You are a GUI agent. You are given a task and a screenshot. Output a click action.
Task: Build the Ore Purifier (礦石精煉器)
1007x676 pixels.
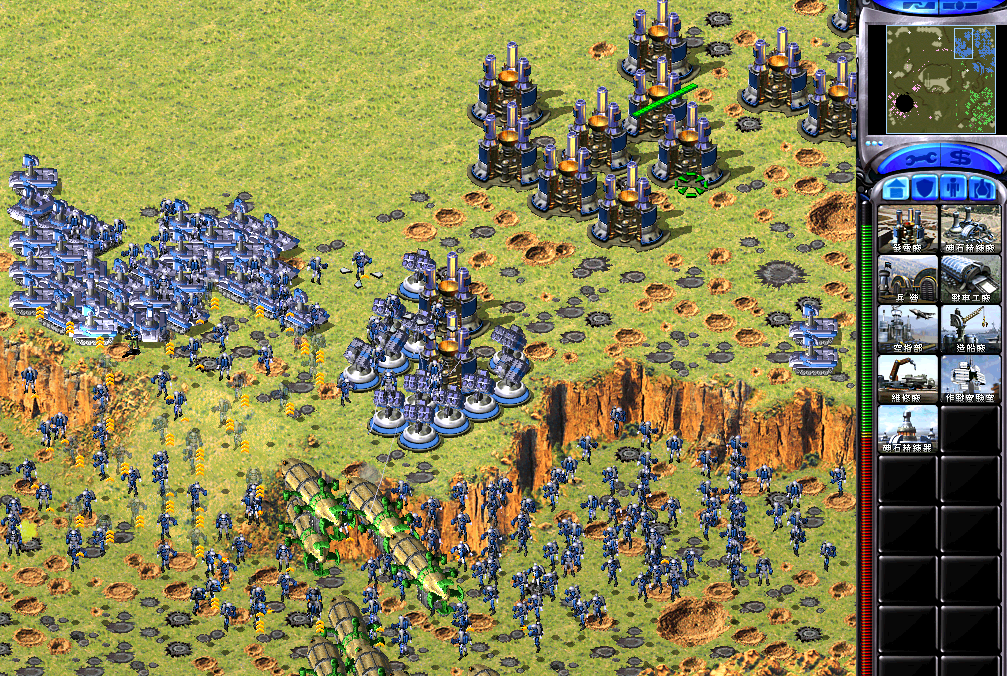(908, 429)
